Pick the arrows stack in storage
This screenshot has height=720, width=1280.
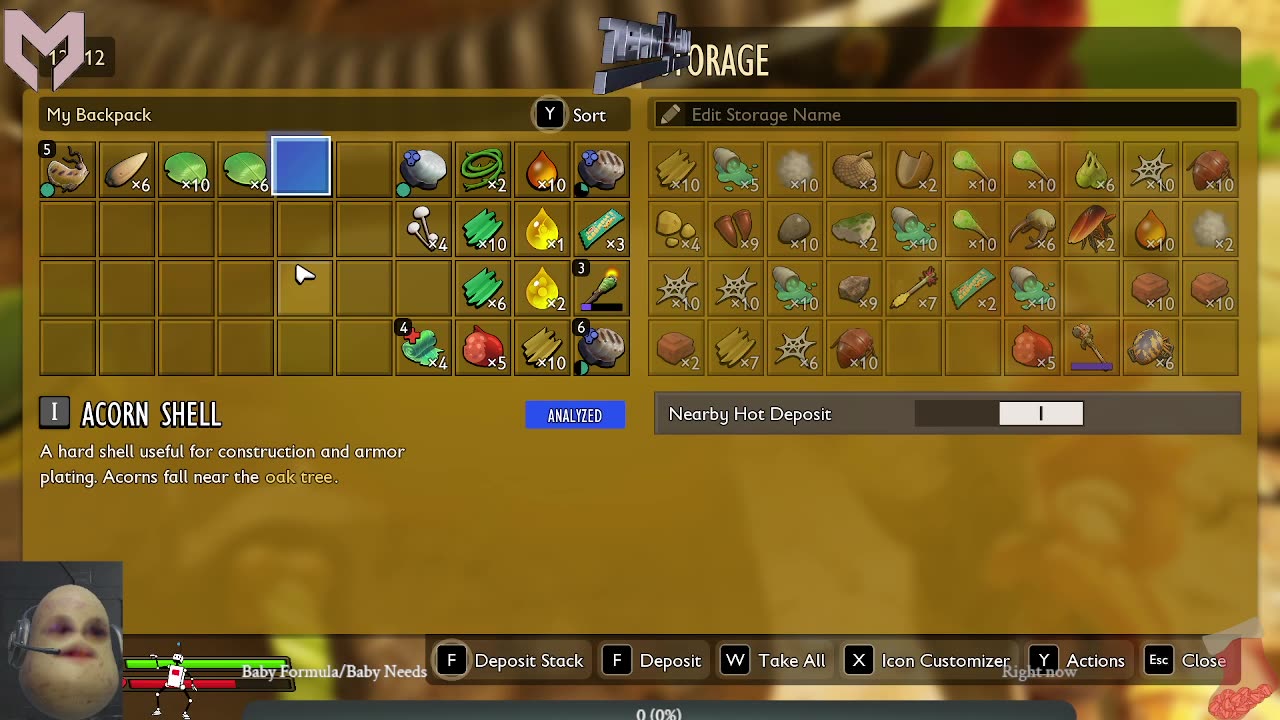(914, 289)
